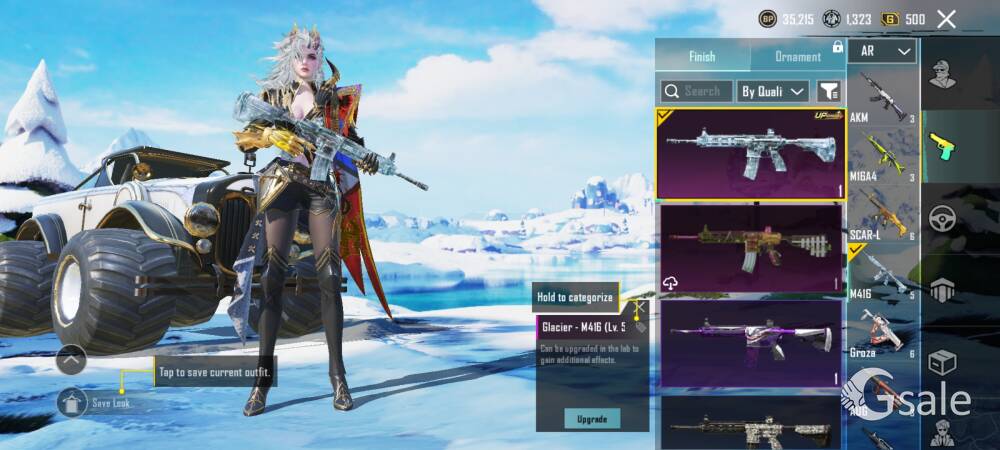Select the Glacier M416 skin thumbnail
The height and width of the screenshot is (450, 1000).
[x=751, y=154]
